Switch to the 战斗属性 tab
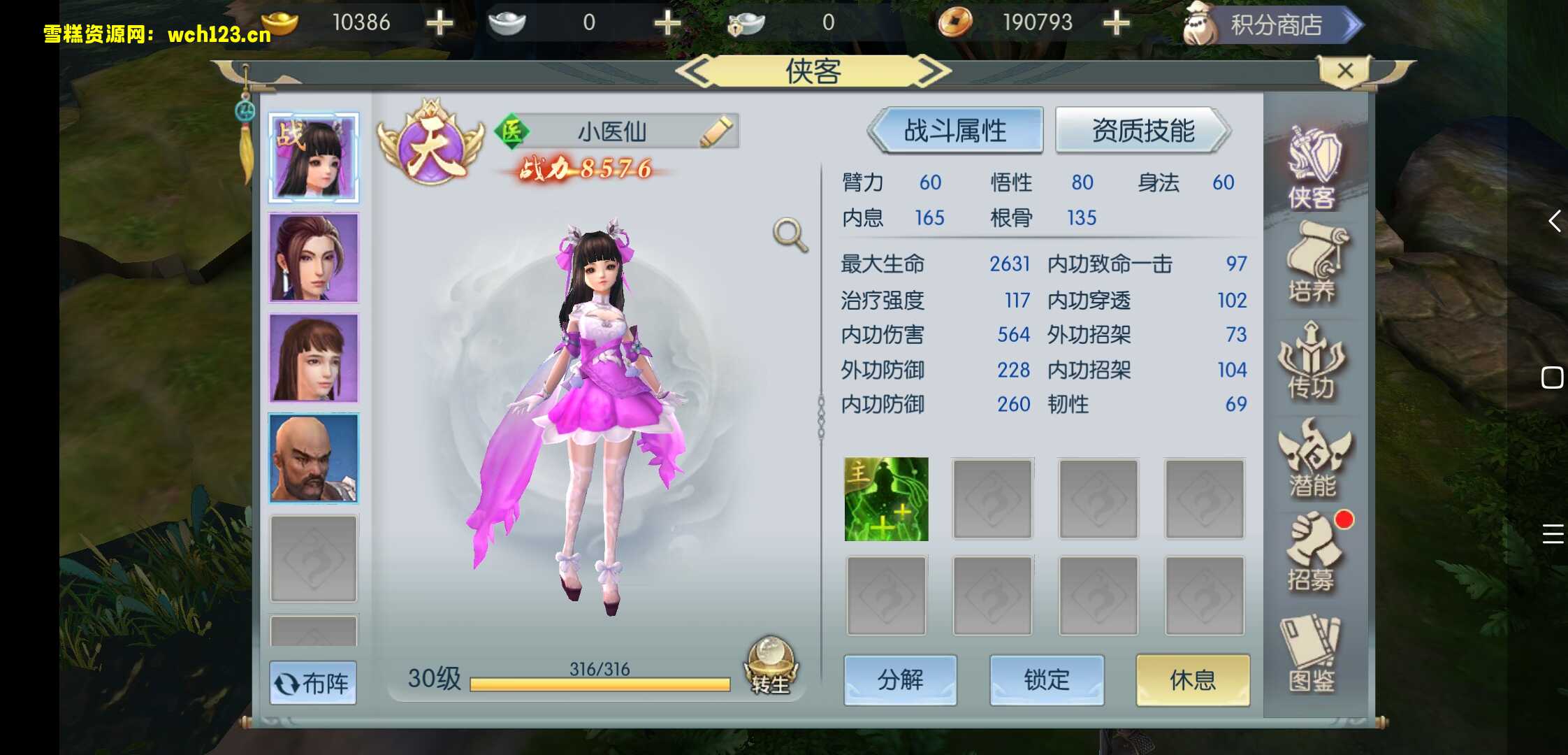The width and height of the screenshot is (1568, 755). [954, 130]
